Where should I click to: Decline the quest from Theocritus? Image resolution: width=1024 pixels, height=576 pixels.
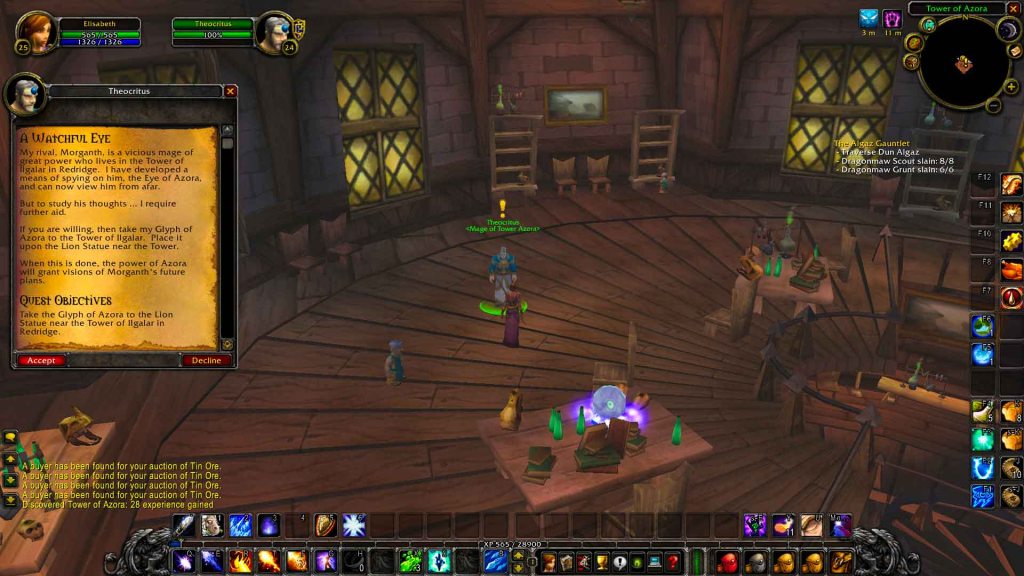point(206,360)
